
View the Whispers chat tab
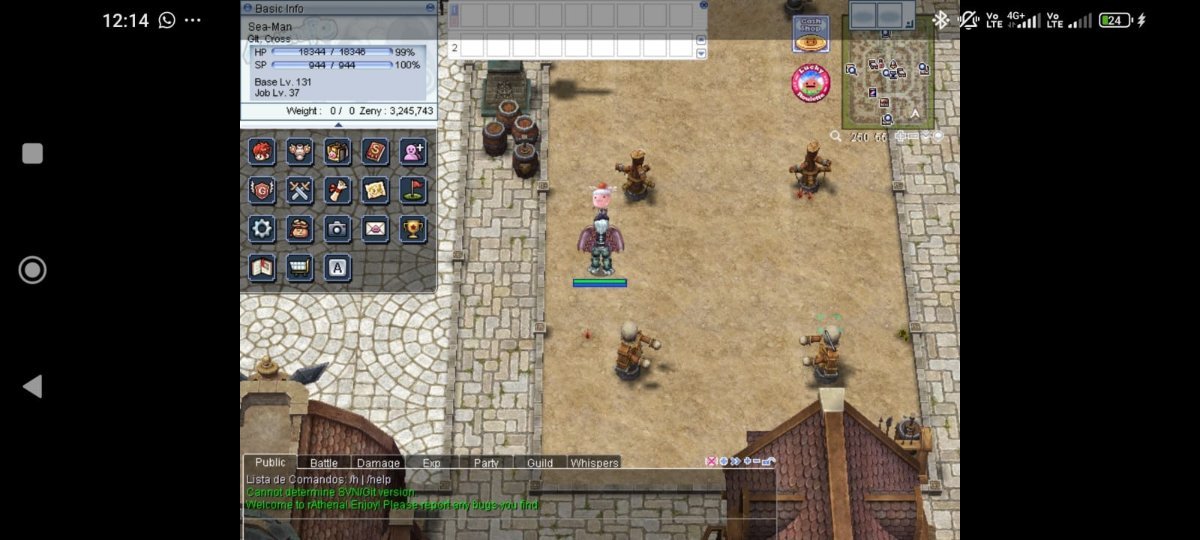pos(594,463)
